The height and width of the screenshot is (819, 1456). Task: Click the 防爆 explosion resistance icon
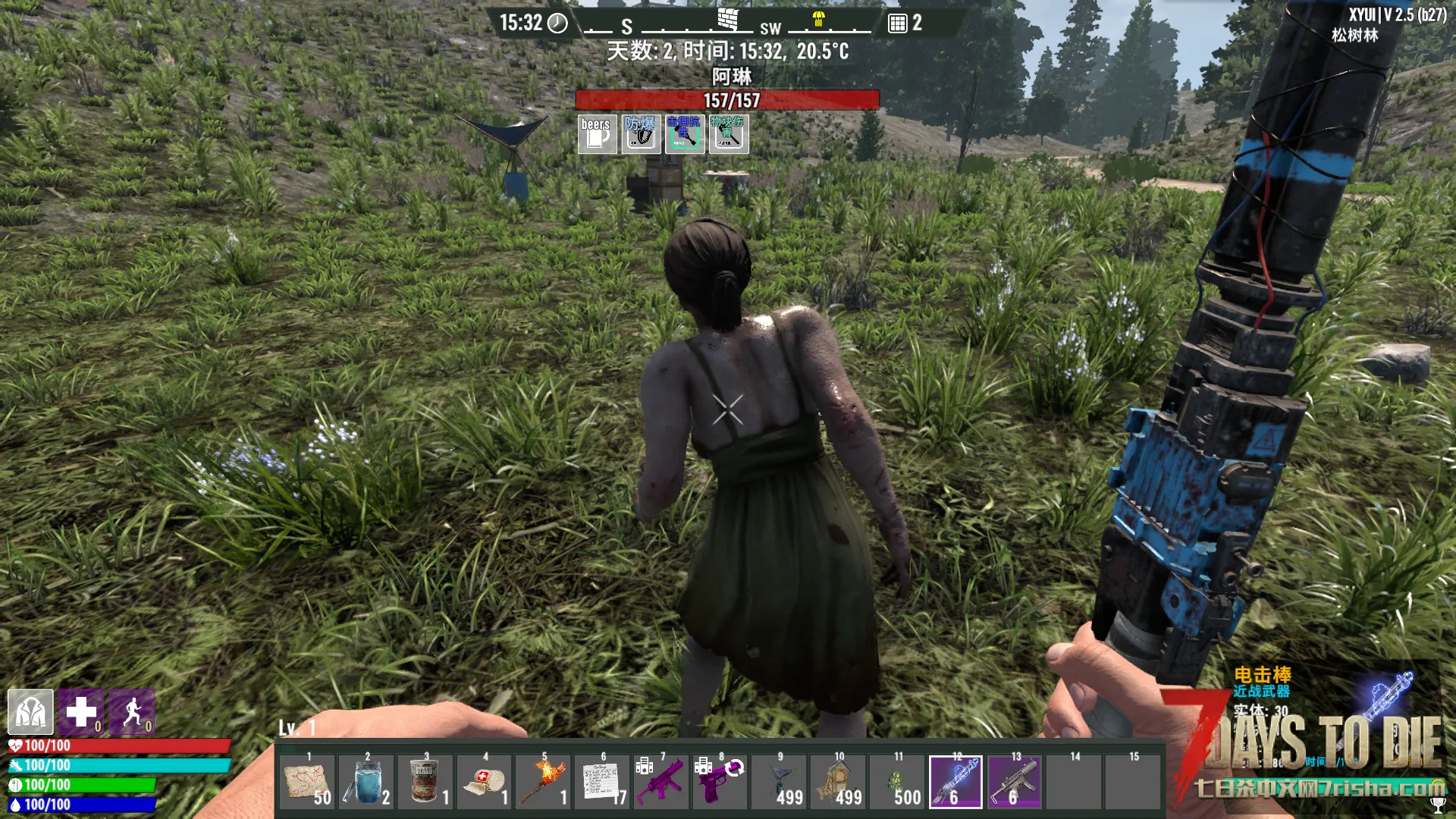641,134
